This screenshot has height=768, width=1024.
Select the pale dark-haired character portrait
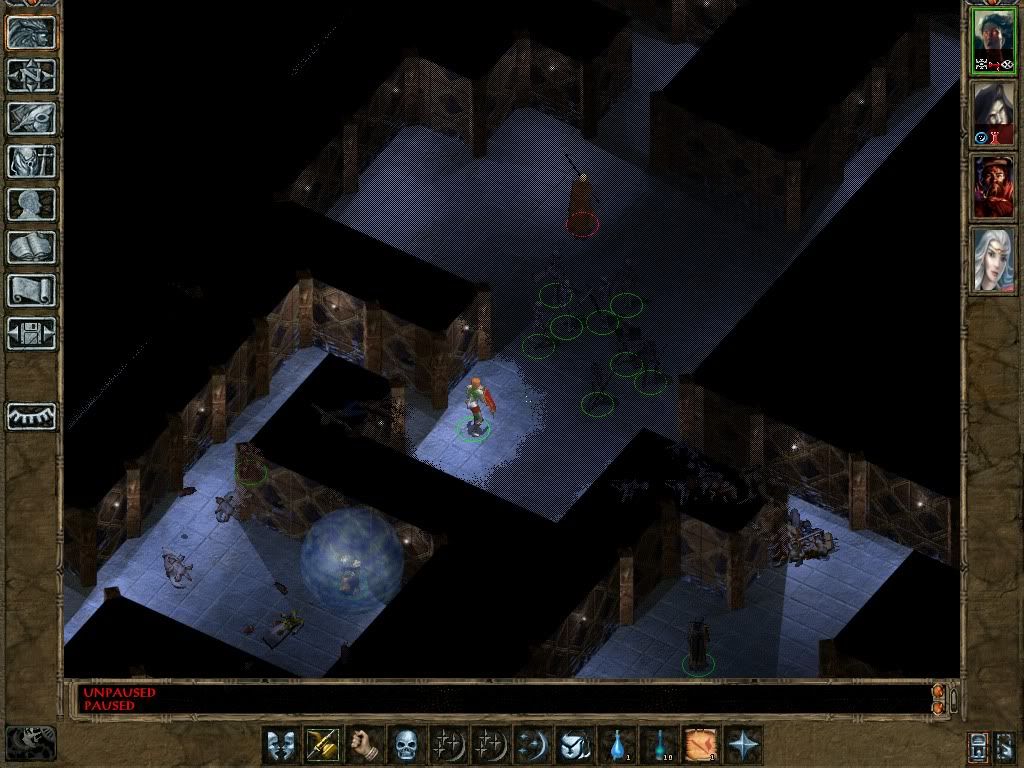click(x=993, y=113)
